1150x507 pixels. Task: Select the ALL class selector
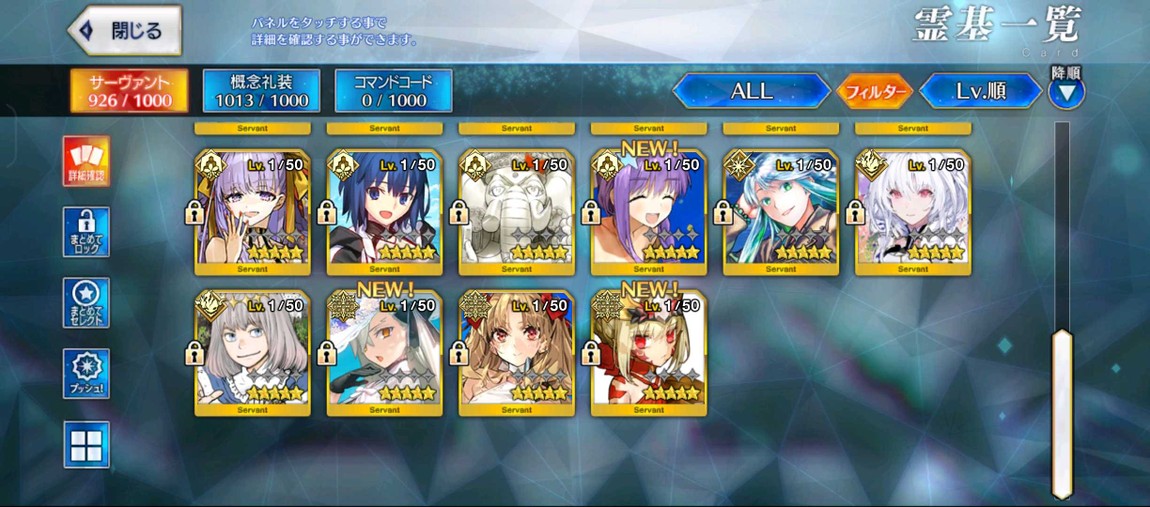(x=751, y=91)
